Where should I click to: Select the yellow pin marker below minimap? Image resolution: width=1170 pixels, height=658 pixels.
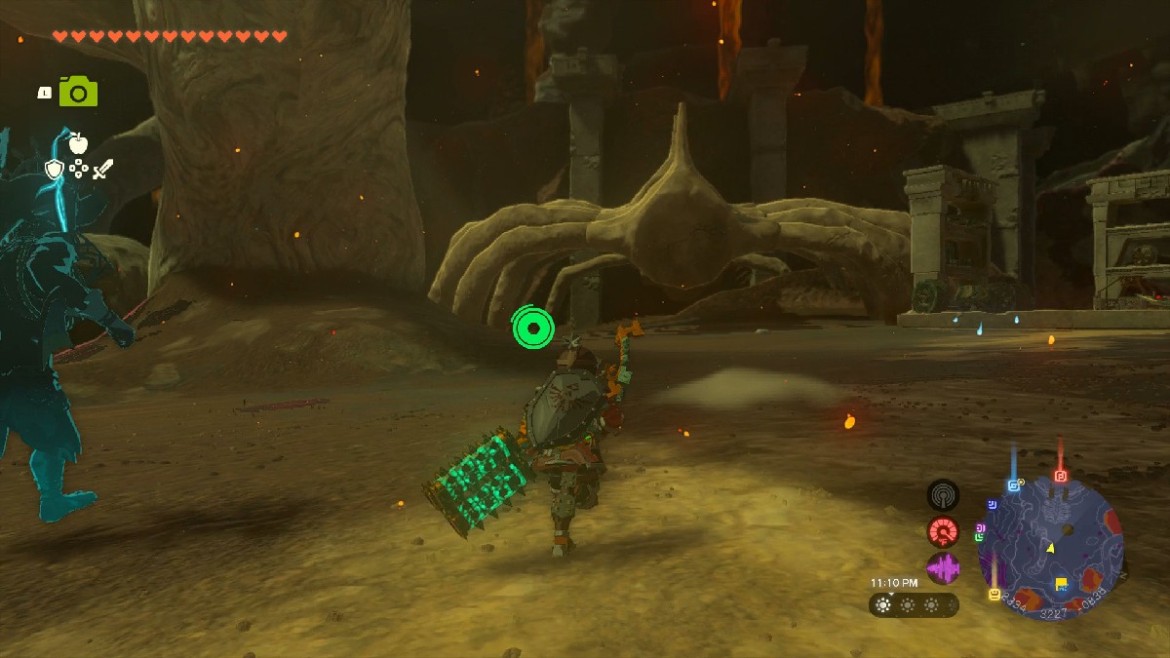(x=994, y=594)
